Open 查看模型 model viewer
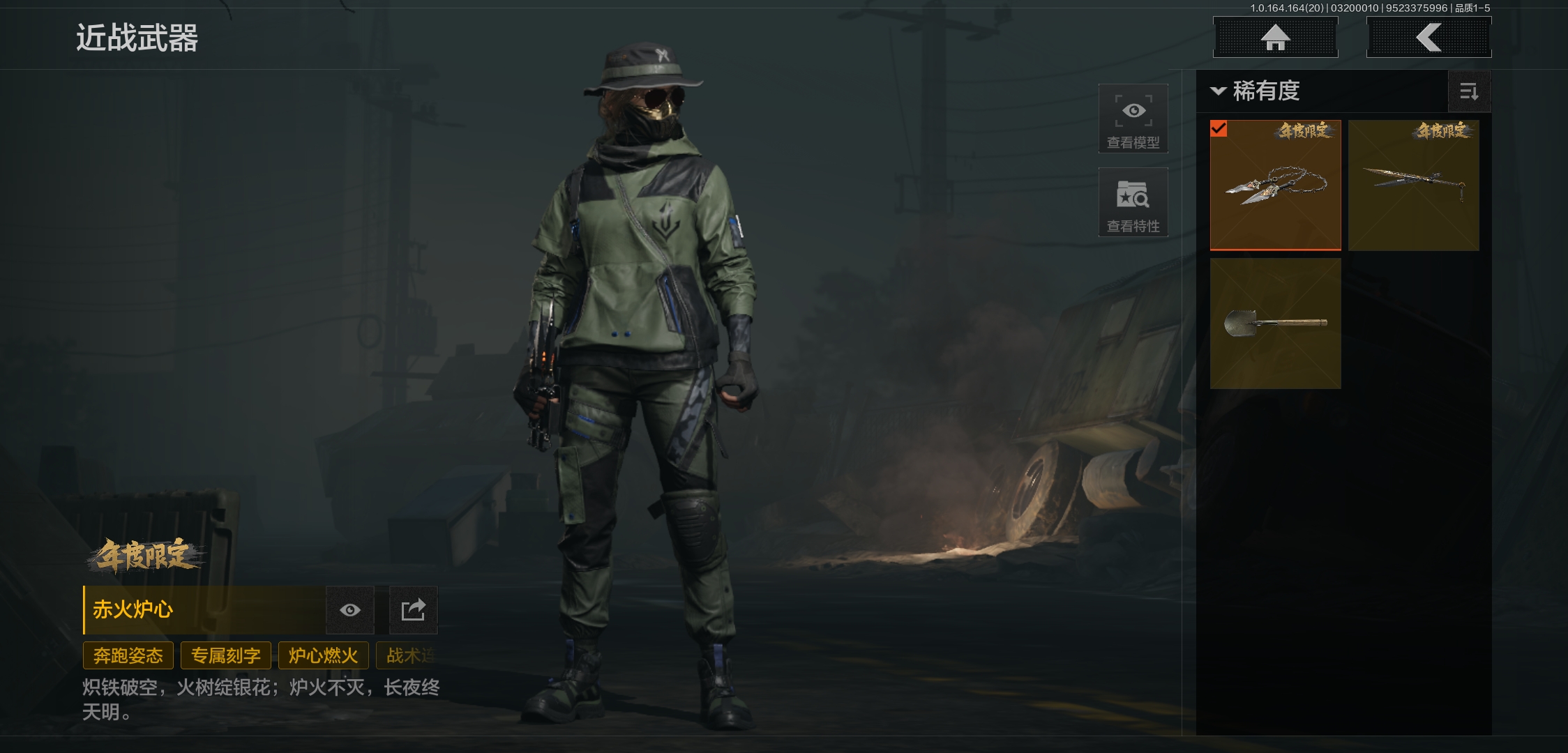The width and height of the screenshot is (1568, 753). pyautogui.click(x=1133, y=119)
